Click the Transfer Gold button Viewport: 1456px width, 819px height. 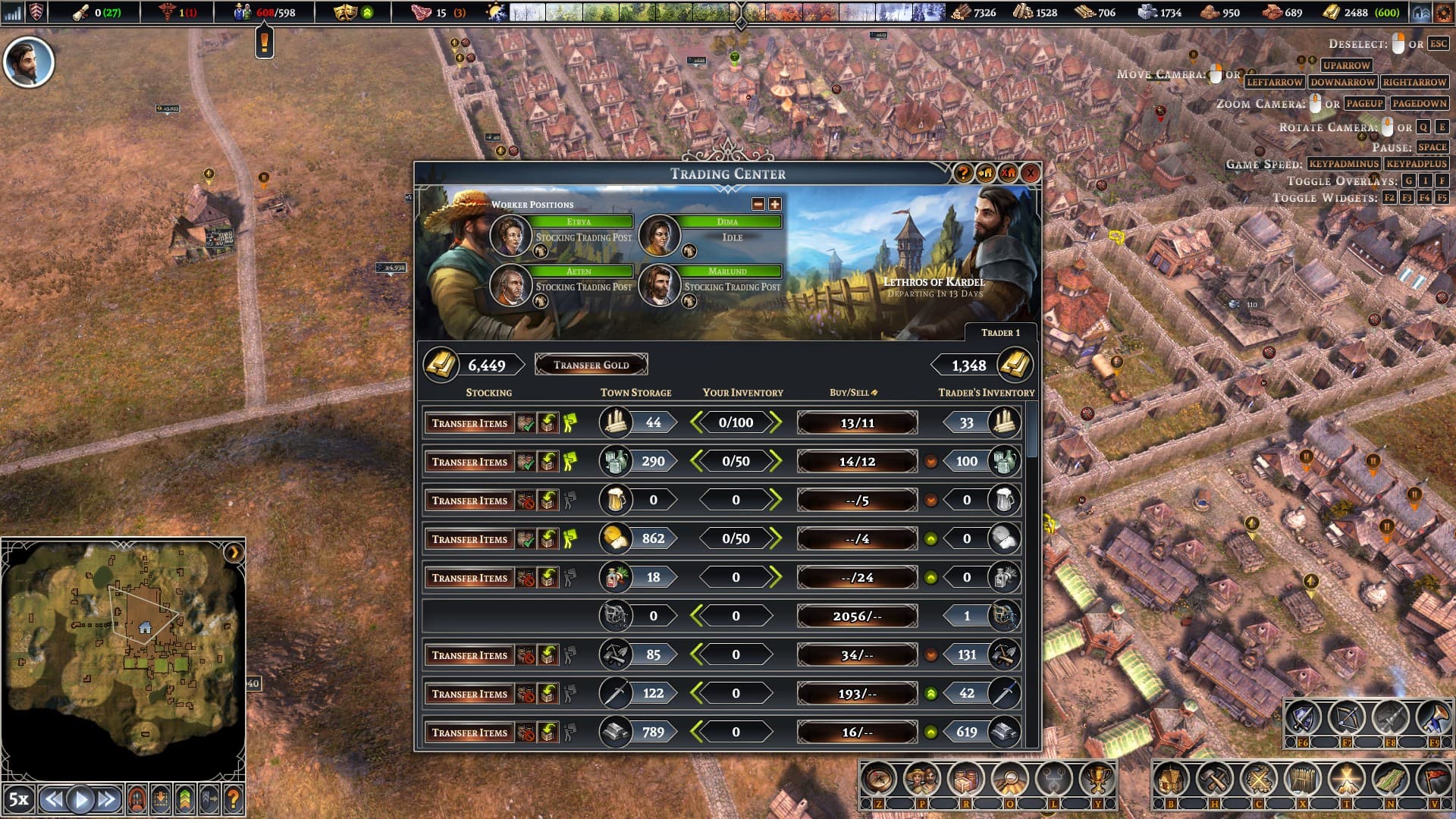(x=591, y=365)
